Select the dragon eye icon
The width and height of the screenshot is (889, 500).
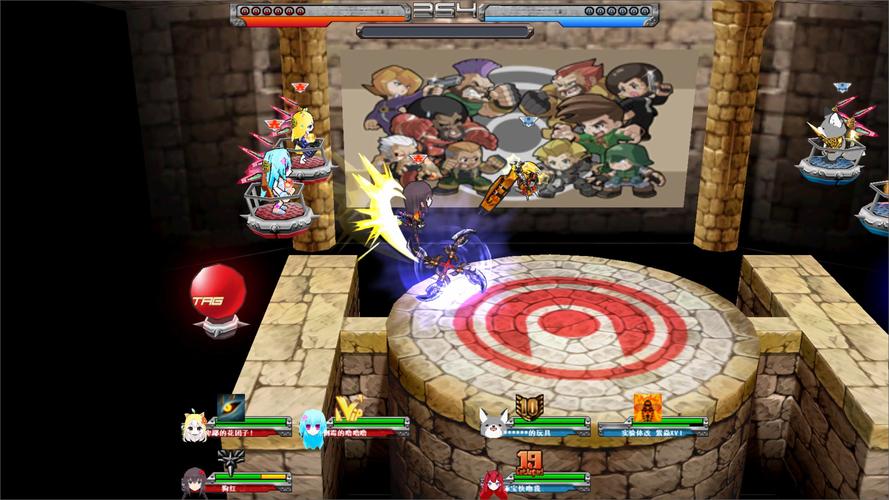click(231, 406)
